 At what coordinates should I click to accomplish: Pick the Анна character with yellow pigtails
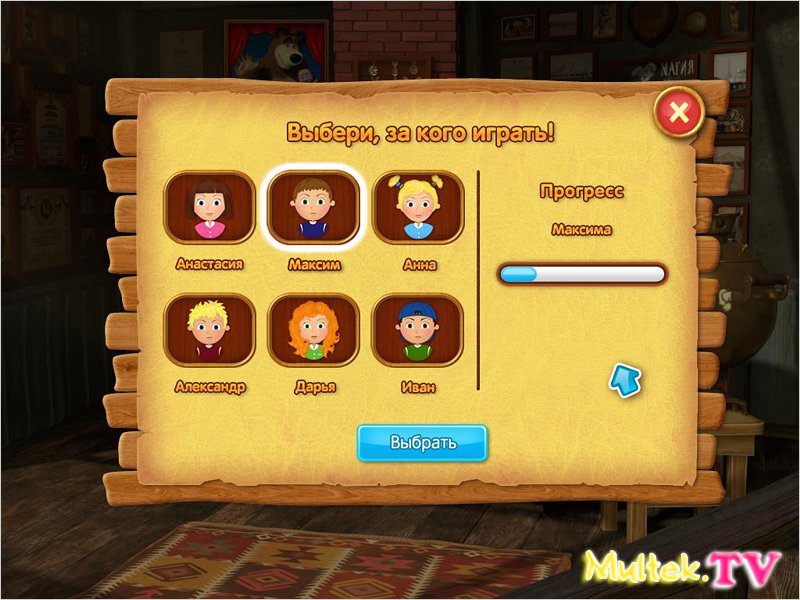click(x=418, y=208)
